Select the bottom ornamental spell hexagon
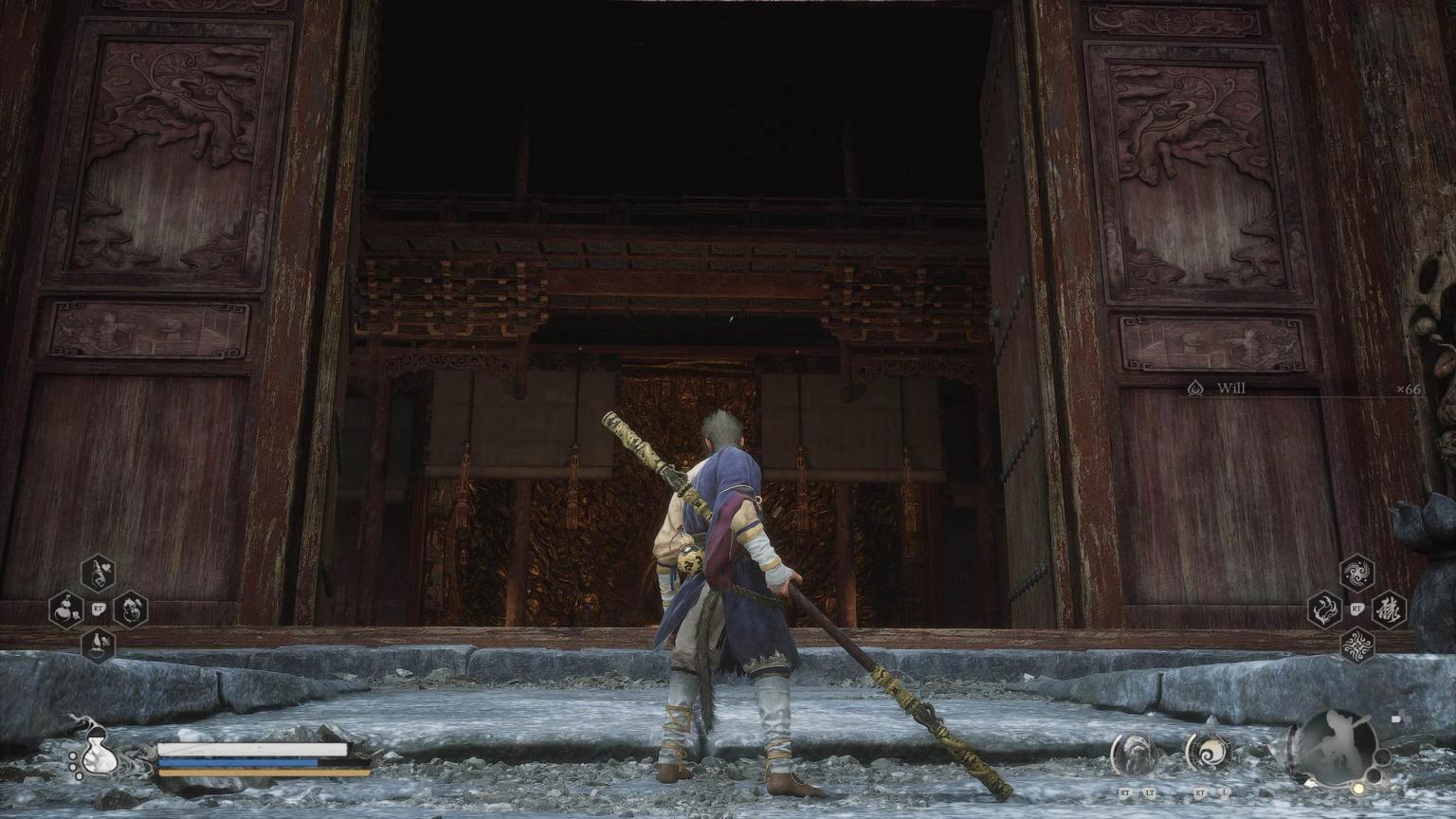Screen dimensions: 1456x819 (x=1357, y=645)
